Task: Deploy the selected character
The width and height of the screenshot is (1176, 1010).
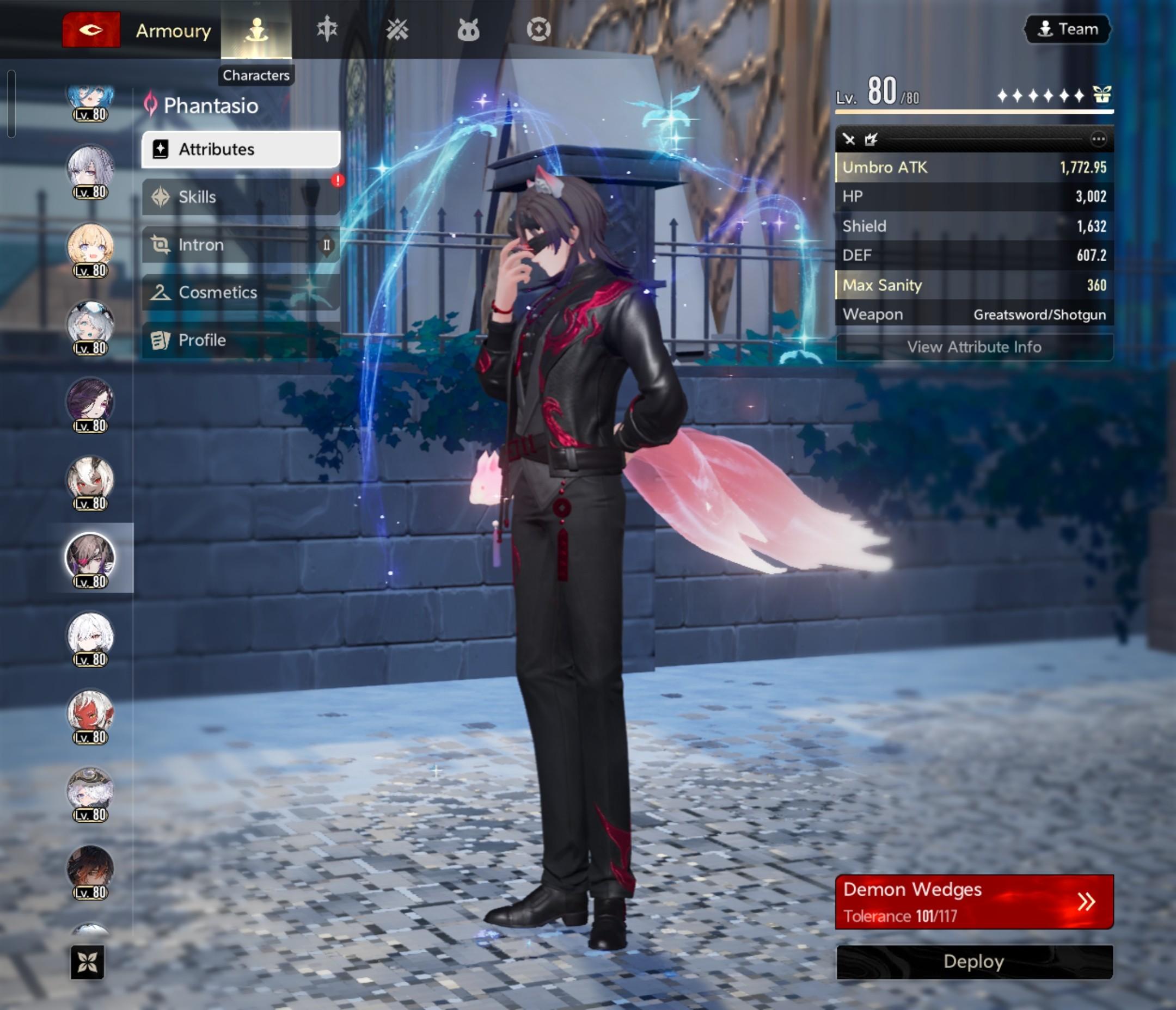Action: (x=974, y=962)
